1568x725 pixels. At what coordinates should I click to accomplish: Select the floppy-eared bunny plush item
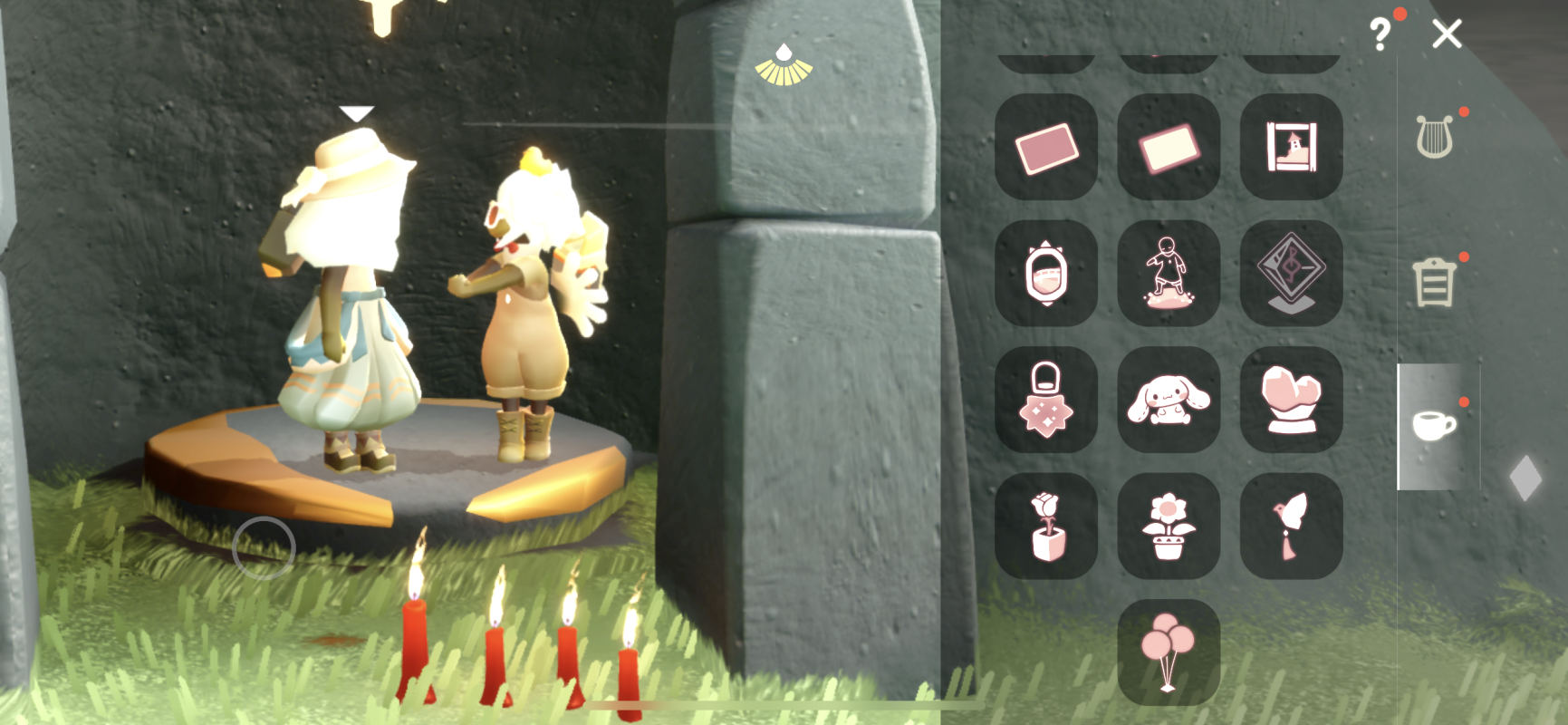(x=1169, y=400)
